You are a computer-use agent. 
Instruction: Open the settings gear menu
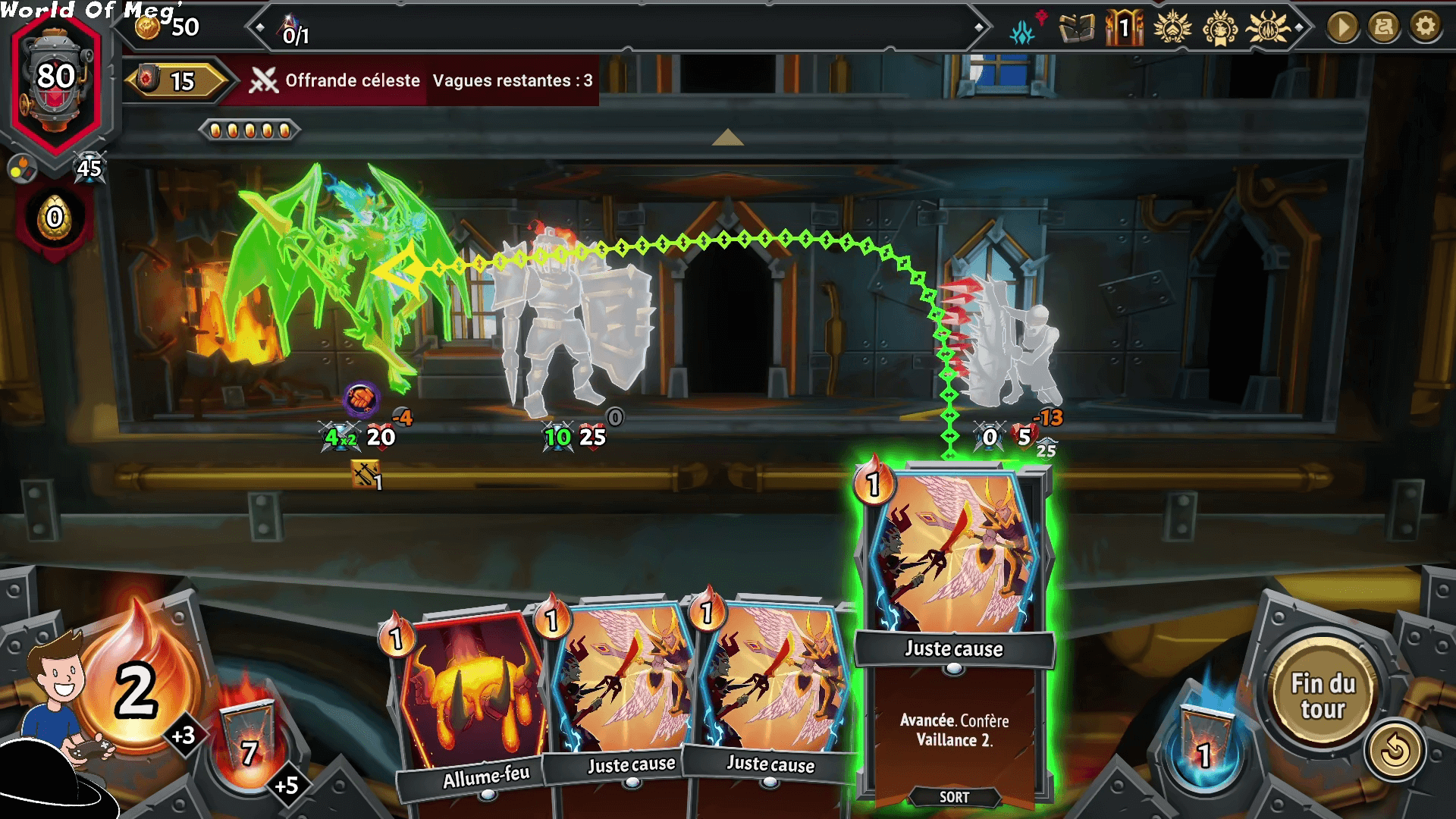point(1425,27)
